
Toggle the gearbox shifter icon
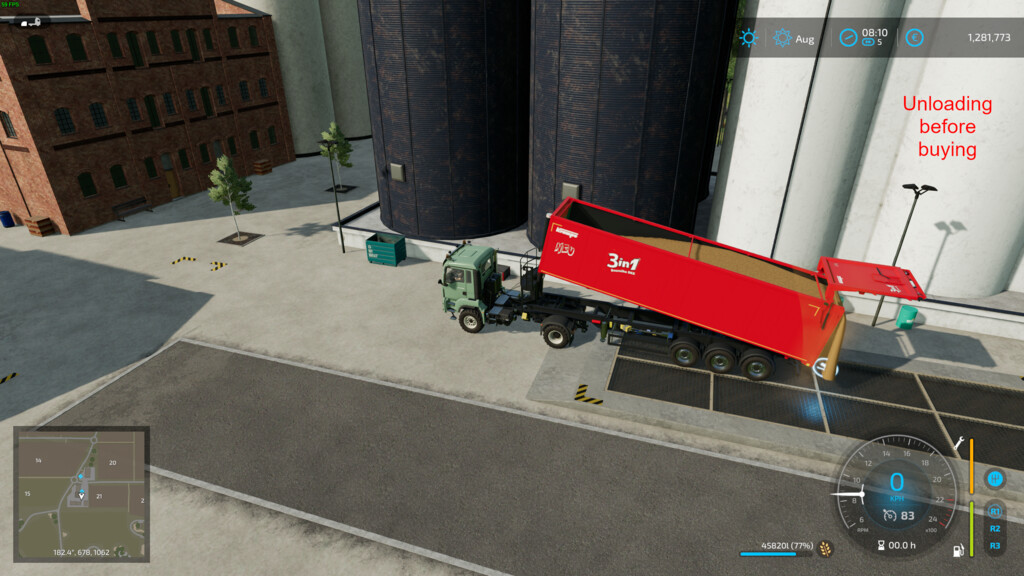click(994, 479)
